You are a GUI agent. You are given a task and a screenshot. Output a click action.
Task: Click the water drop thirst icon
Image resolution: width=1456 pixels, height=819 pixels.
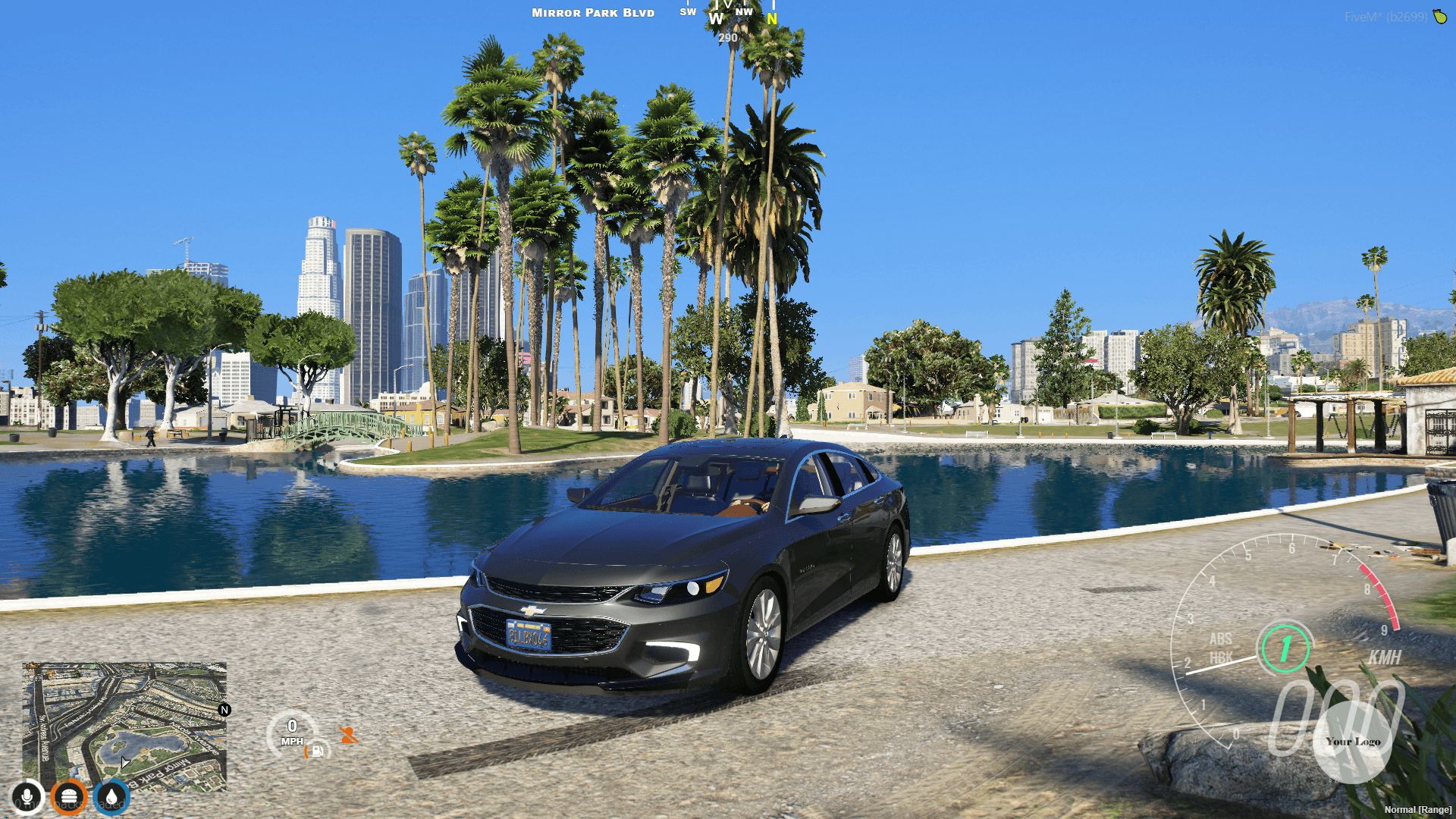click(x=111, y=796)
